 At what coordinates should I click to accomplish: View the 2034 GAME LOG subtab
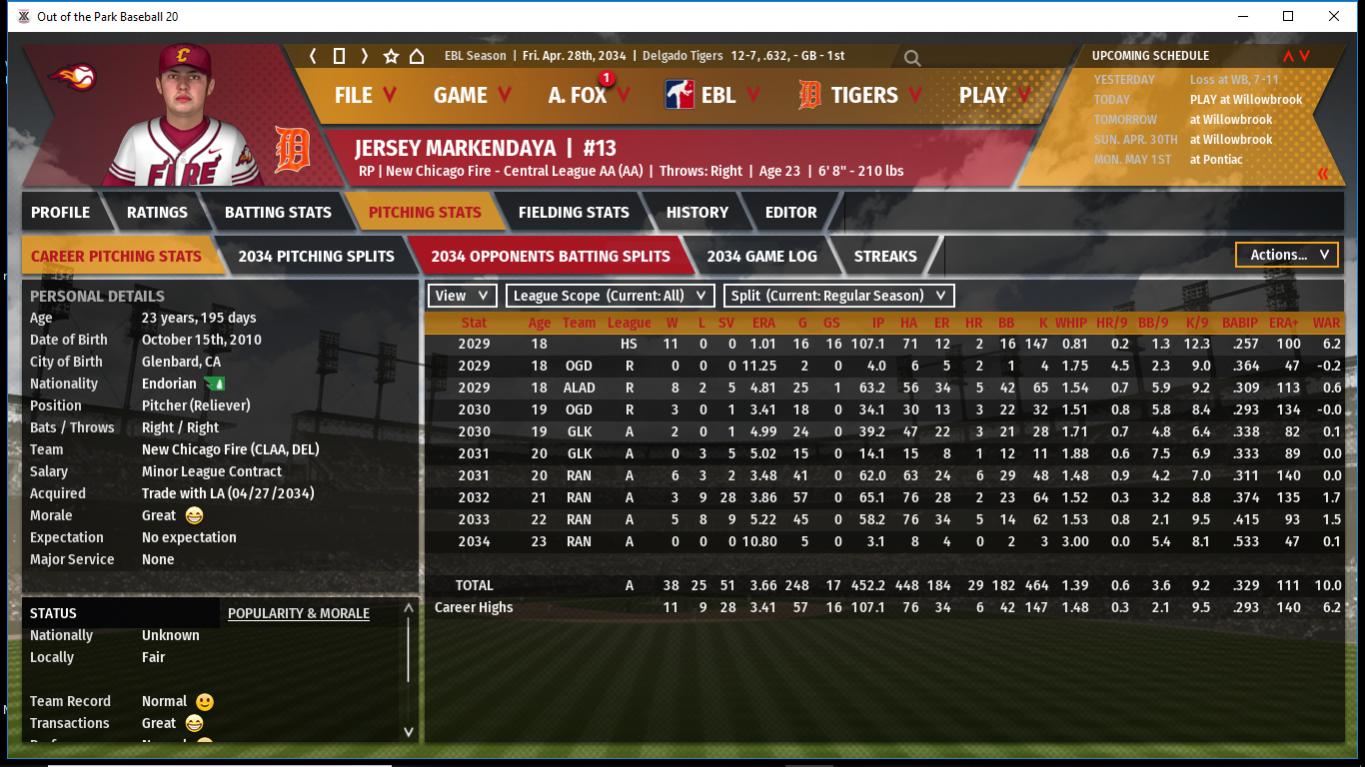(x=761, y=256)
